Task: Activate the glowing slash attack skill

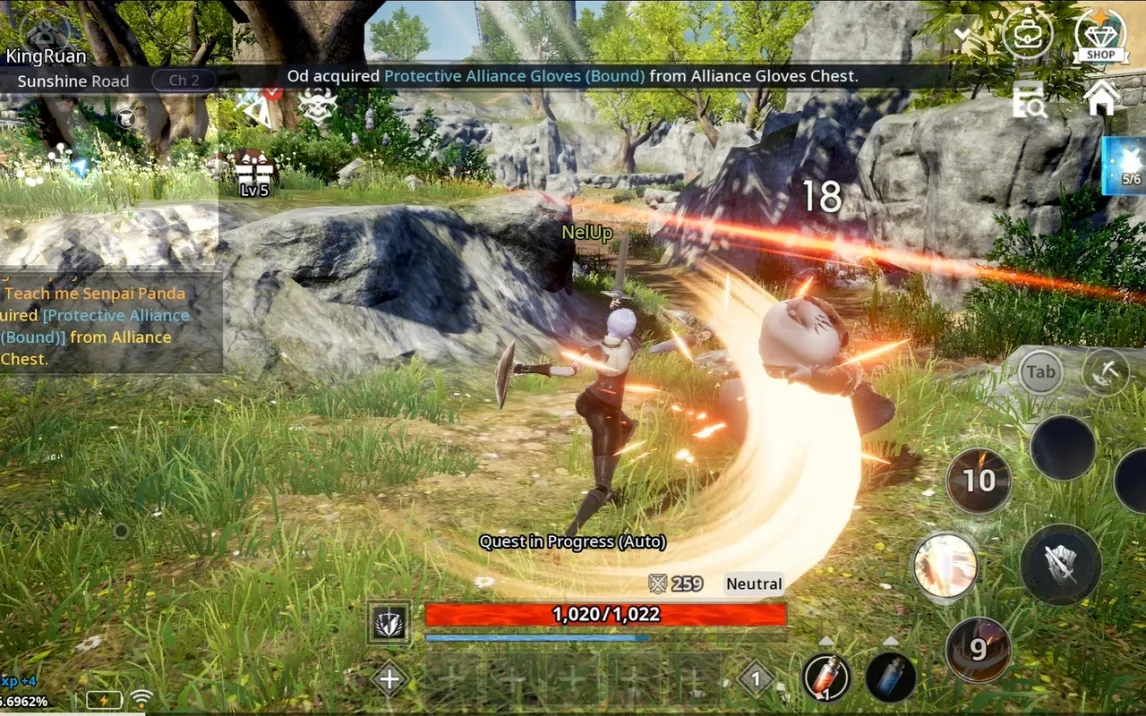Action: point(944,566)
